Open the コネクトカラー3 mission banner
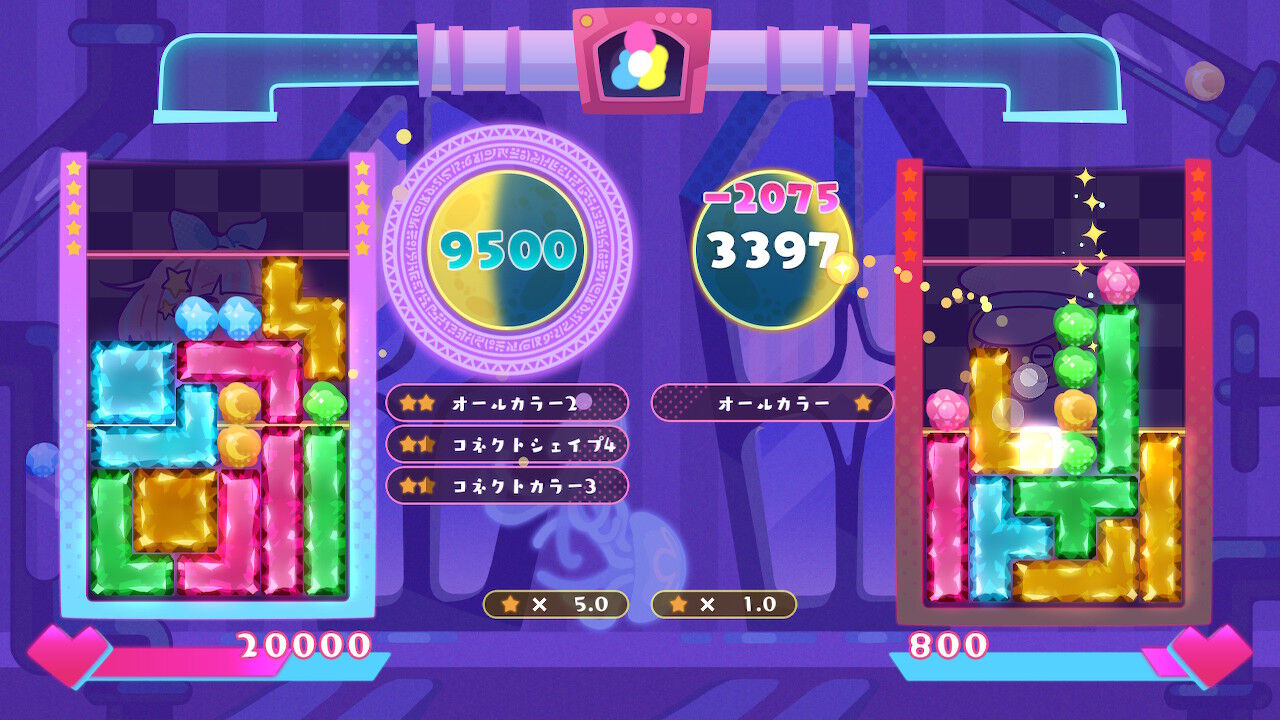 pos(510,488)
